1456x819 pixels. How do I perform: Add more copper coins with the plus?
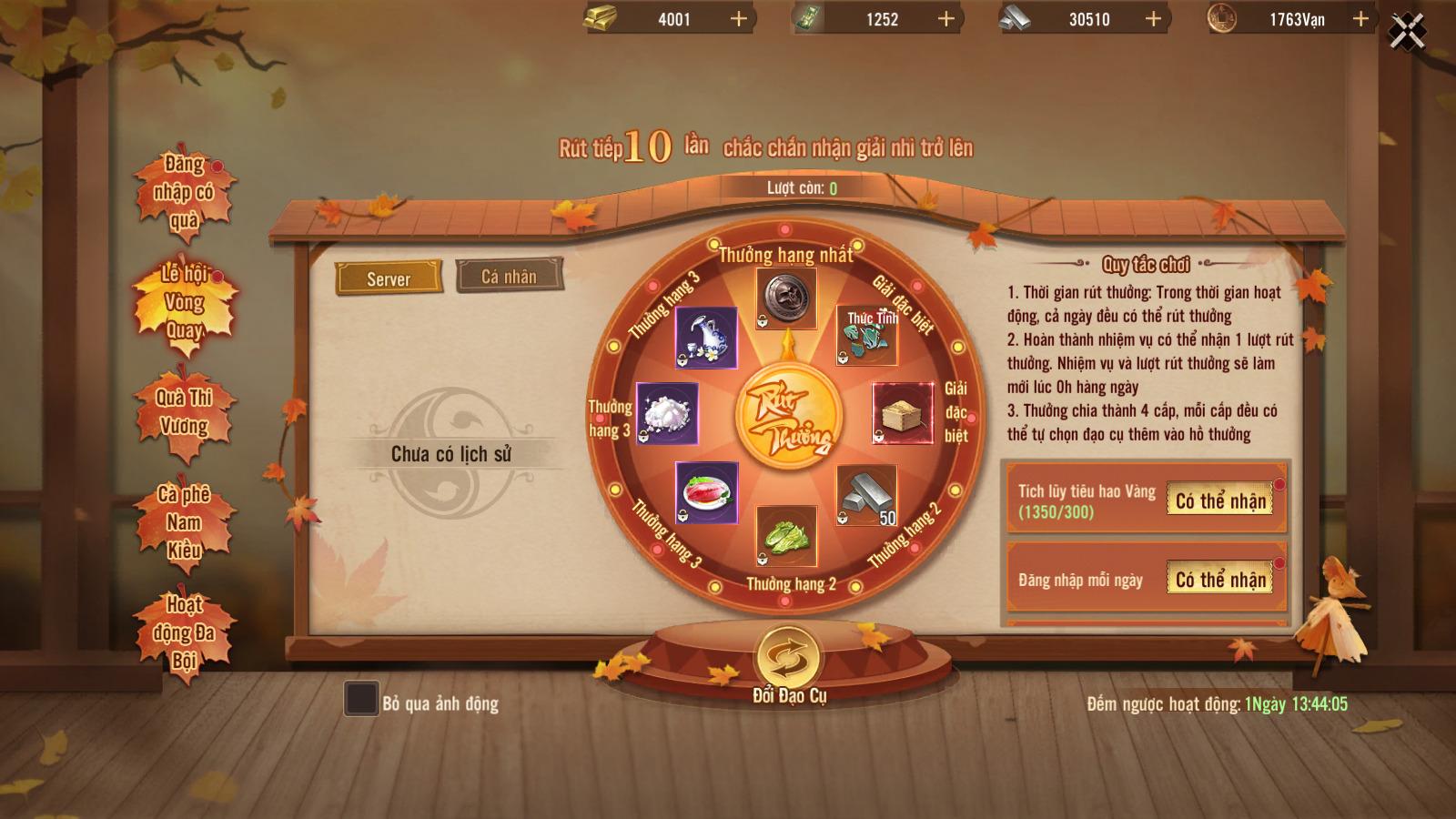1360,19
